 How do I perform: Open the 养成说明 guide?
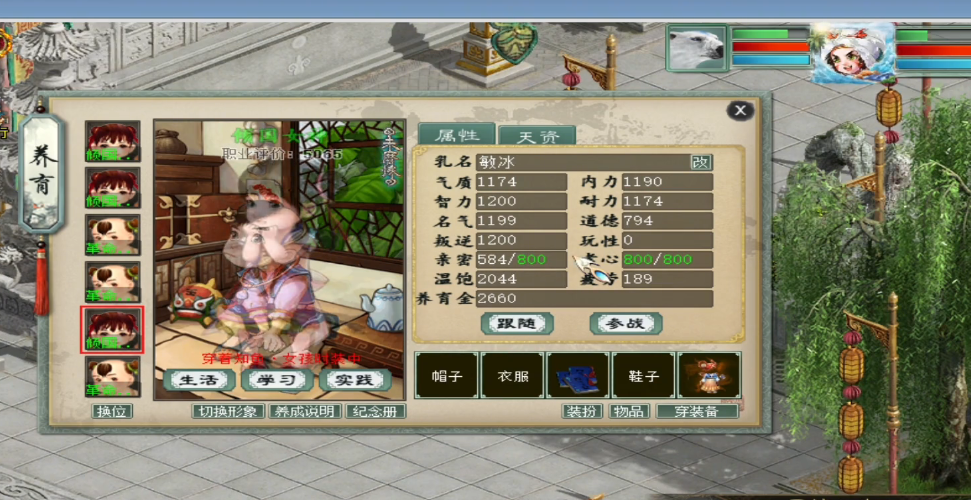point(305,411)
